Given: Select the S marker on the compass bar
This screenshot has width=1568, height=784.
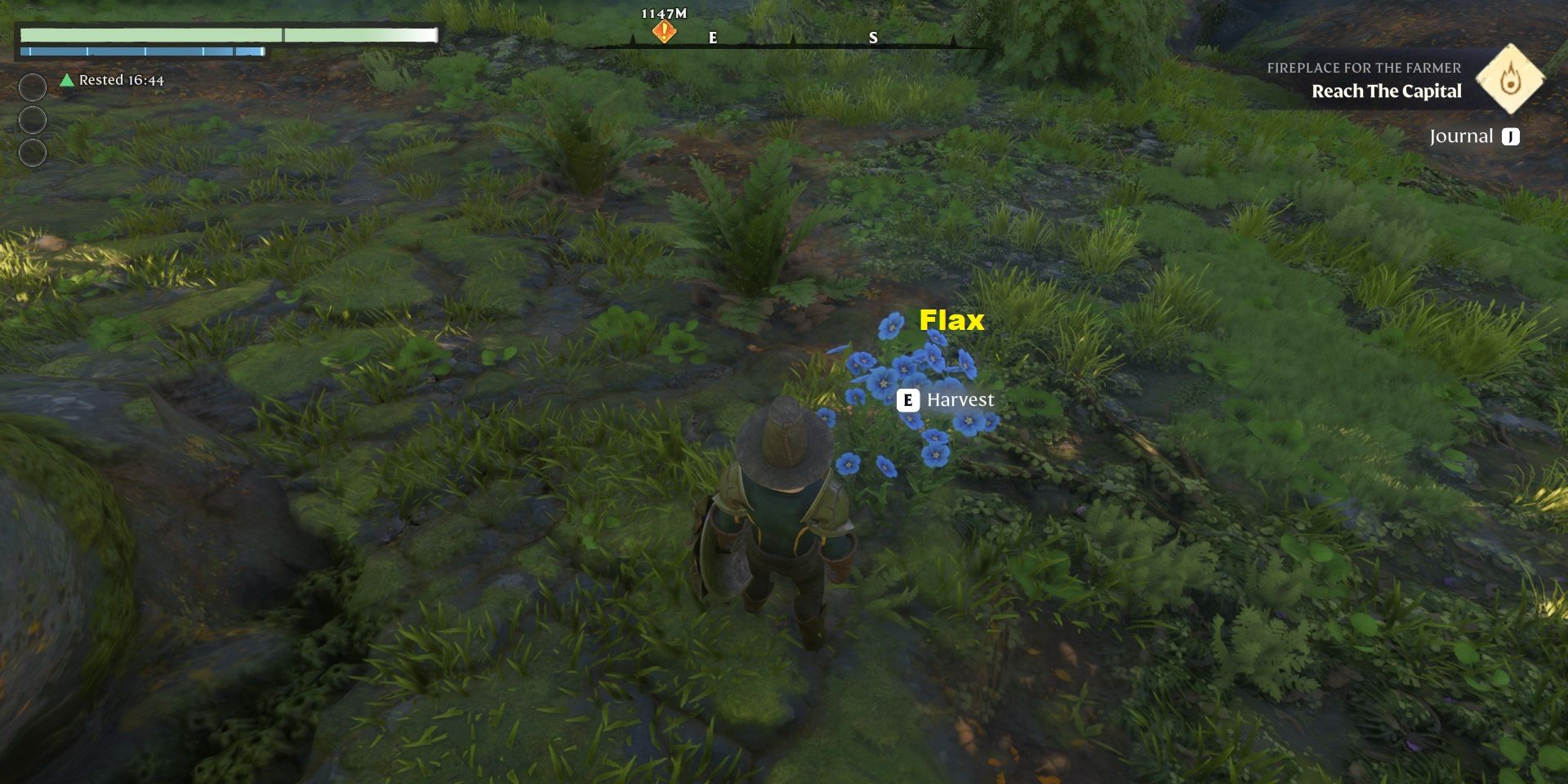Looking at the screenshot, I should pyautogui.click(x=873, y=37).
